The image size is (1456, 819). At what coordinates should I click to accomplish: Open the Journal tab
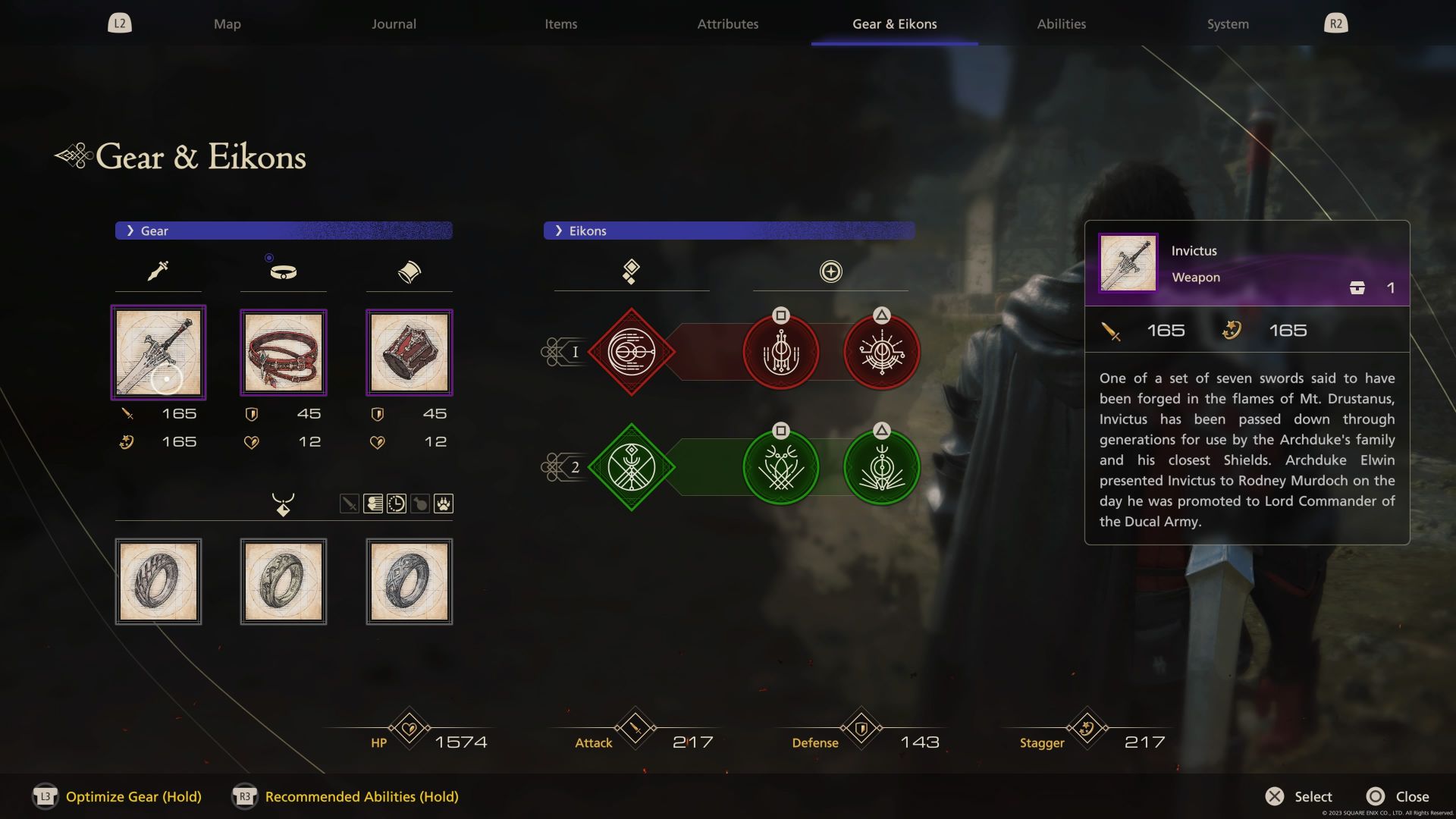tap(394, 24)
